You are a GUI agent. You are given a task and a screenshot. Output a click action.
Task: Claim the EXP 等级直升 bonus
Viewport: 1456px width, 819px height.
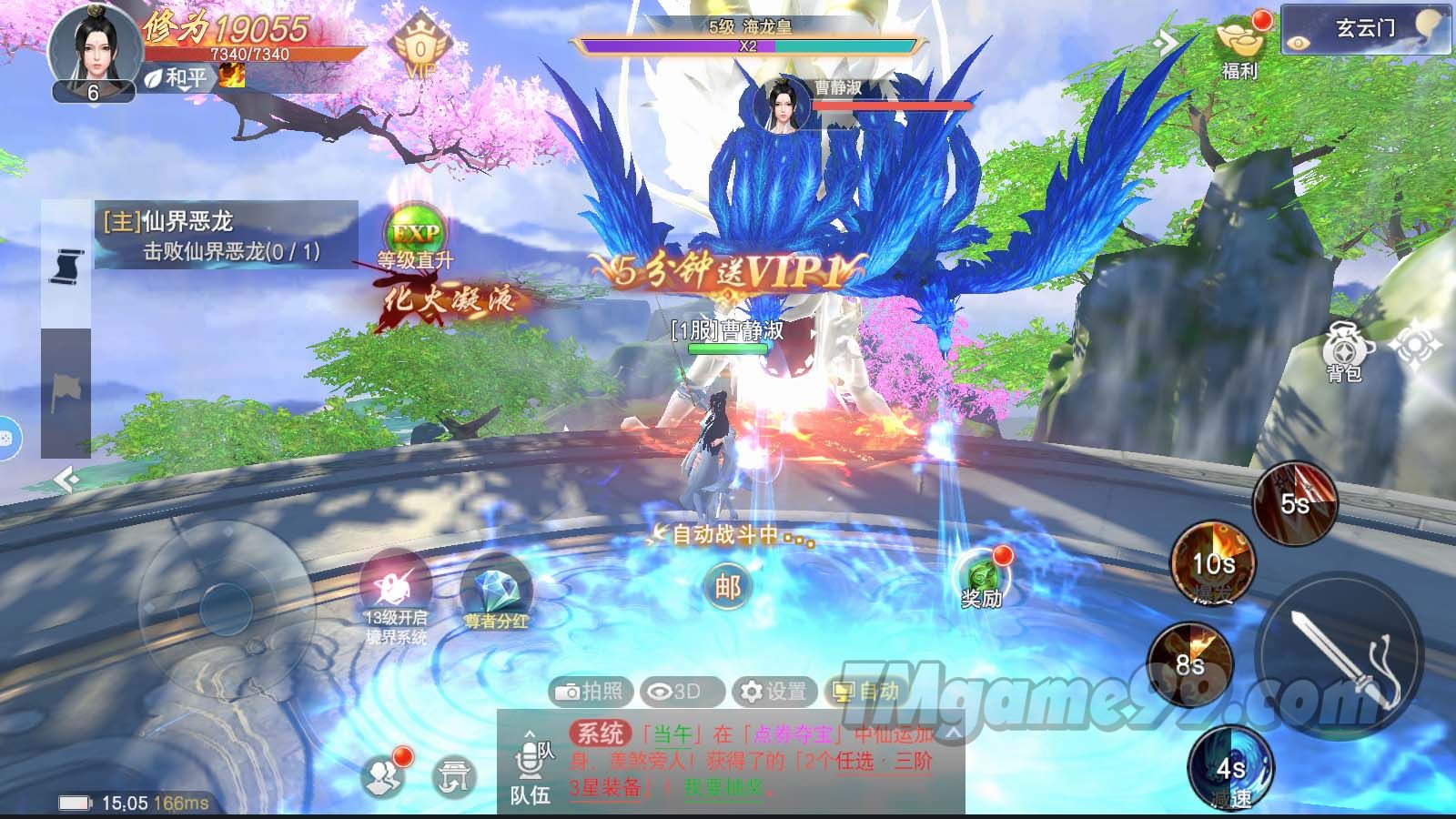click(415, 235)
